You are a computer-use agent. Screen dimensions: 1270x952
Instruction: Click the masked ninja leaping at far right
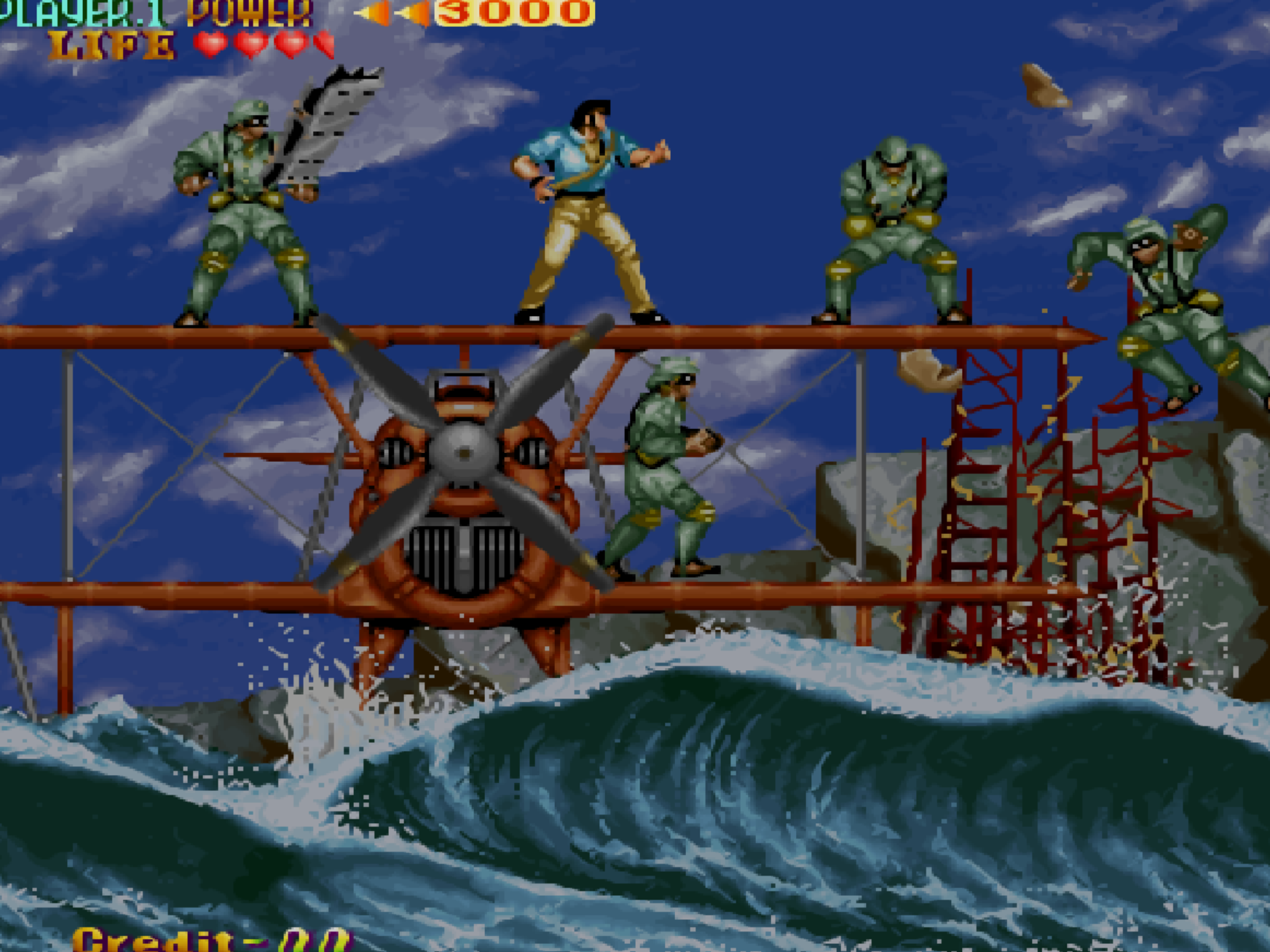(x=1165, y=306)
